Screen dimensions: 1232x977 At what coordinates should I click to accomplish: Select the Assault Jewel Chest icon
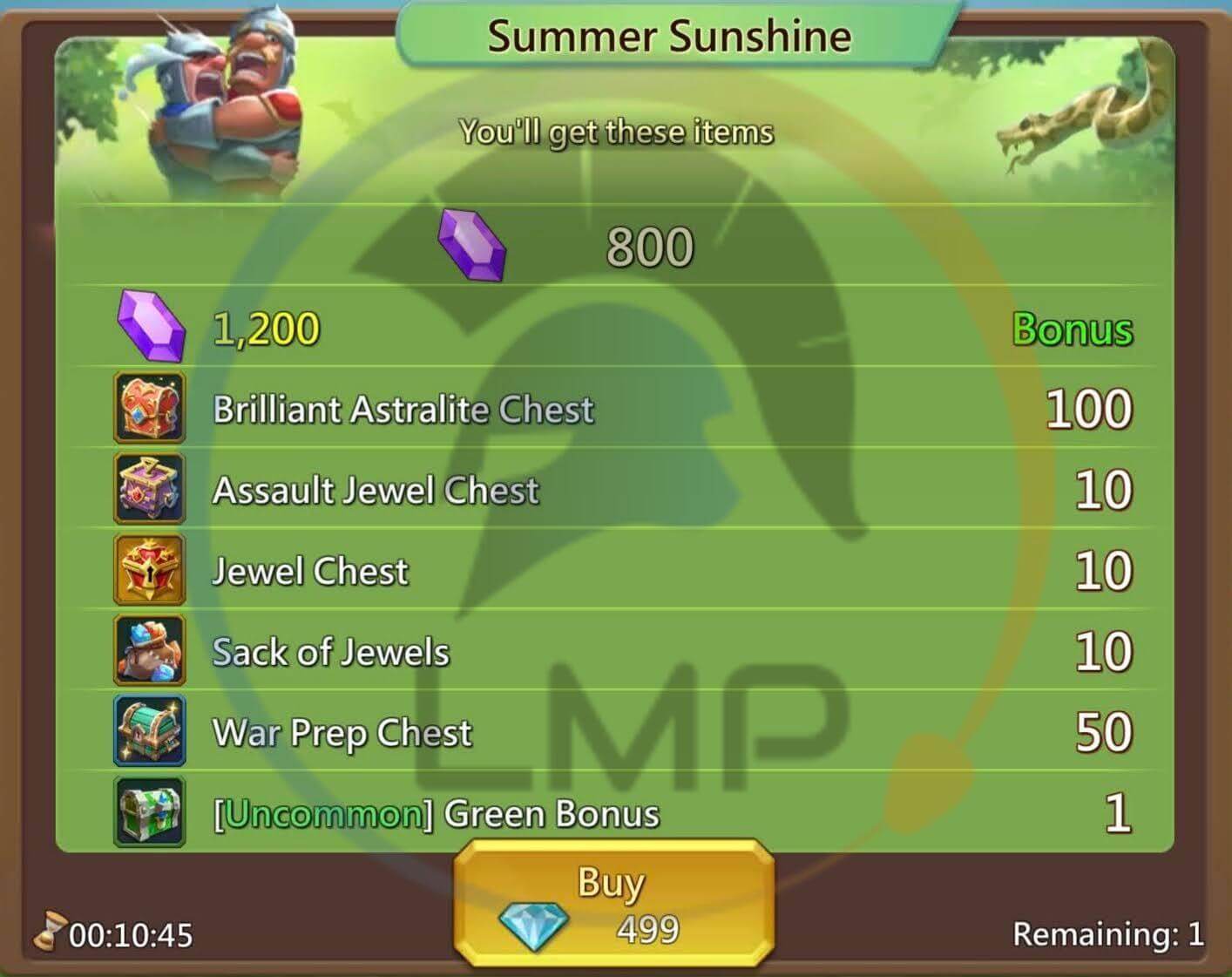click(148, 489)
